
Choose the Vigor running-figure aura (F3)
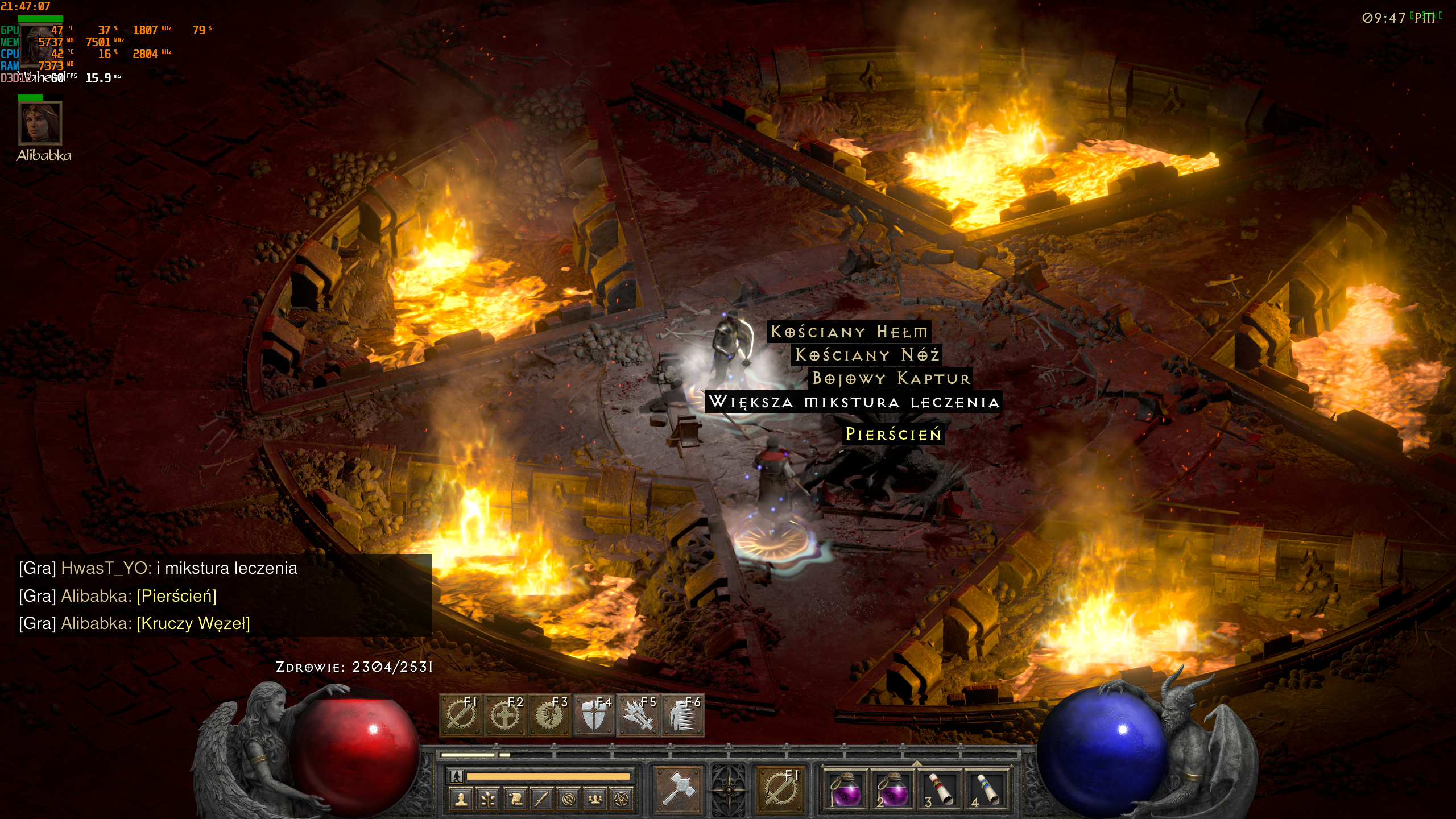pos(549,715)
